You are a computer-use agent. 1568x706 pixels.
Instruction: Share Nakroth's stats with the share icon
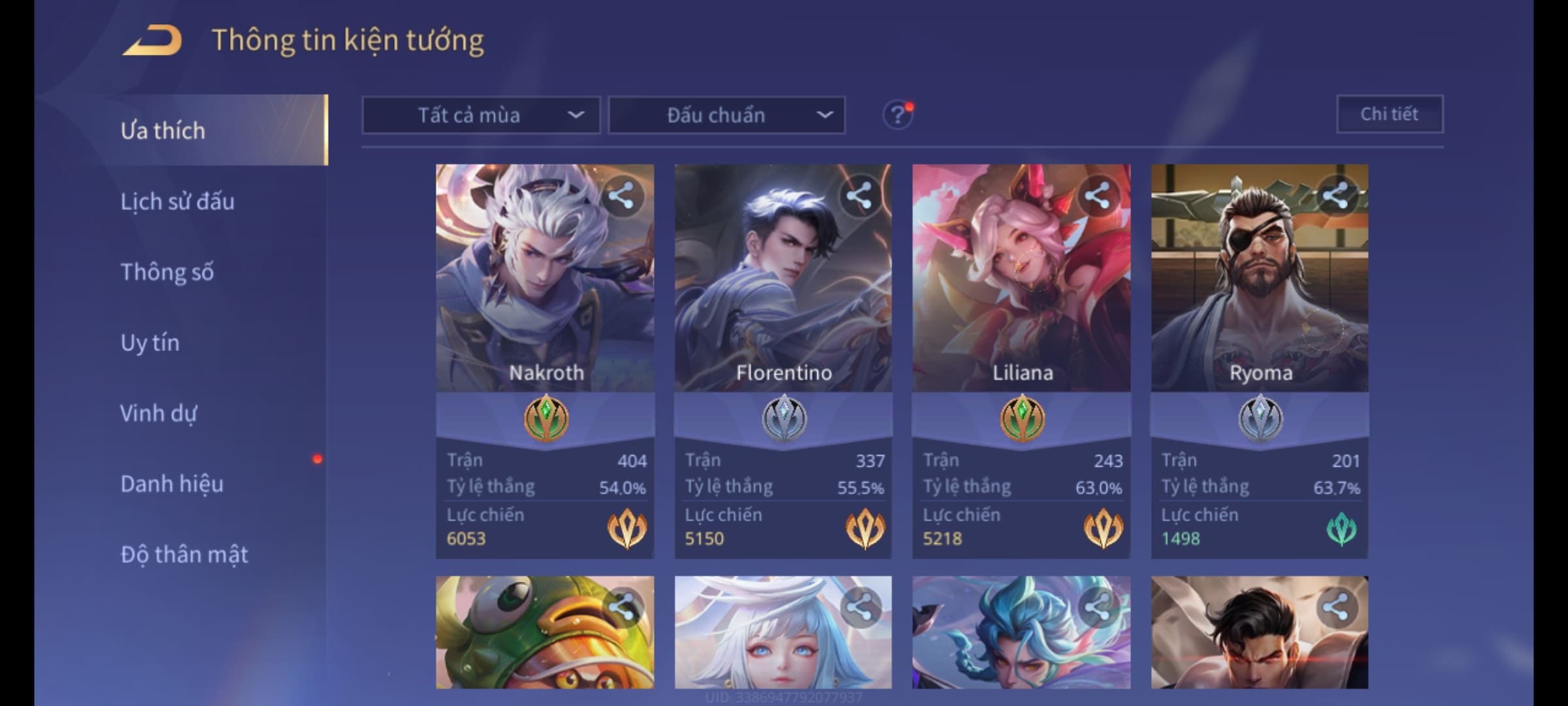tap(621, 195)
